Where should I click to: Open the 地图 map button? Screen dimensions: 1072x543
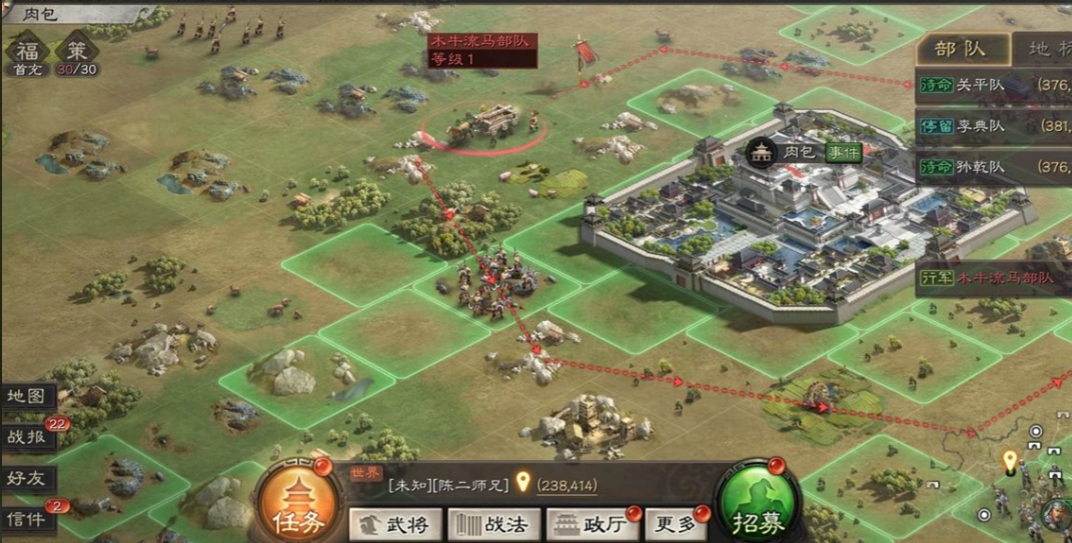pos(28,396)
